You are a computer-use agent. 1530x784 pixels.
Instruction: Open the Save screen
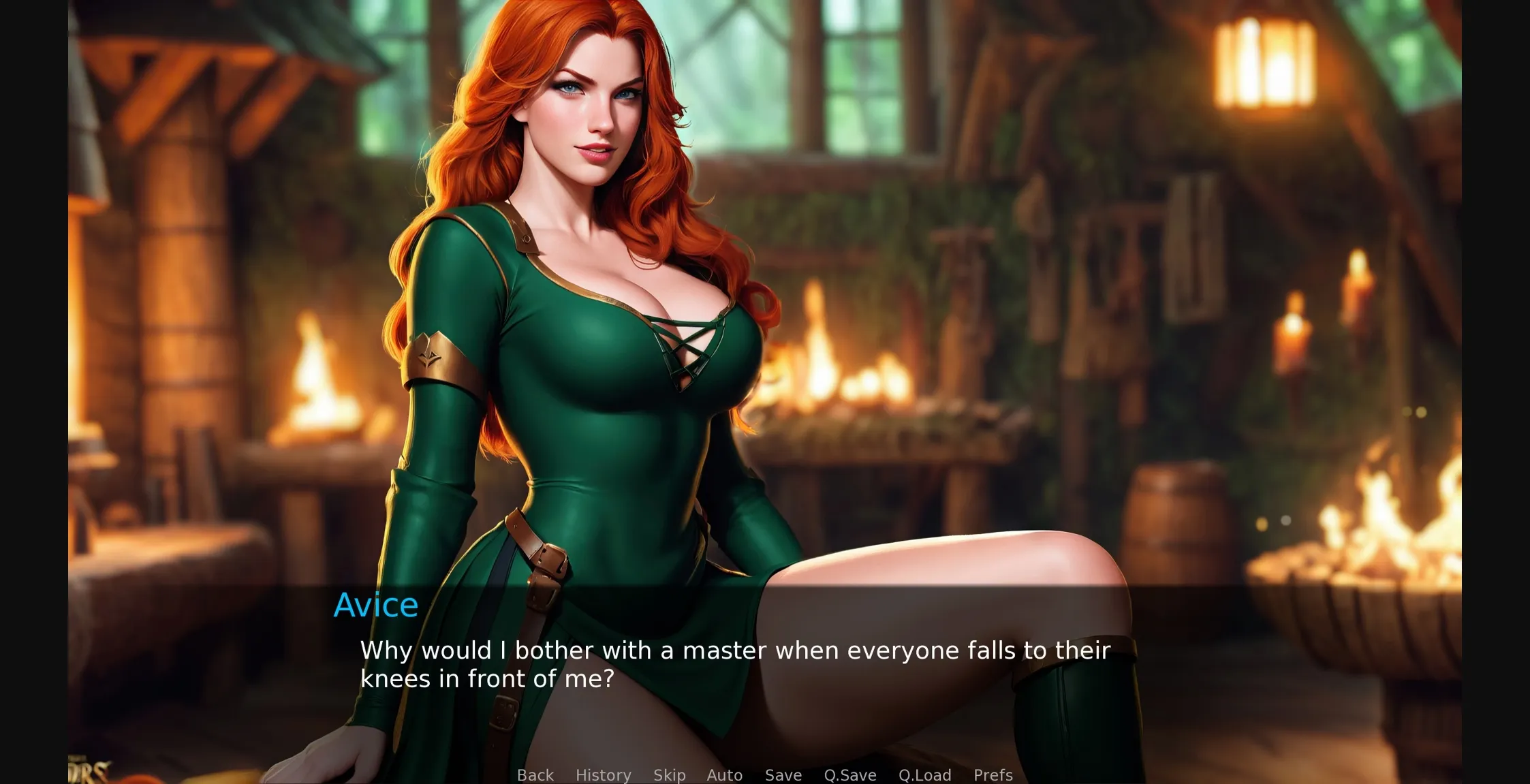point(782,775)
